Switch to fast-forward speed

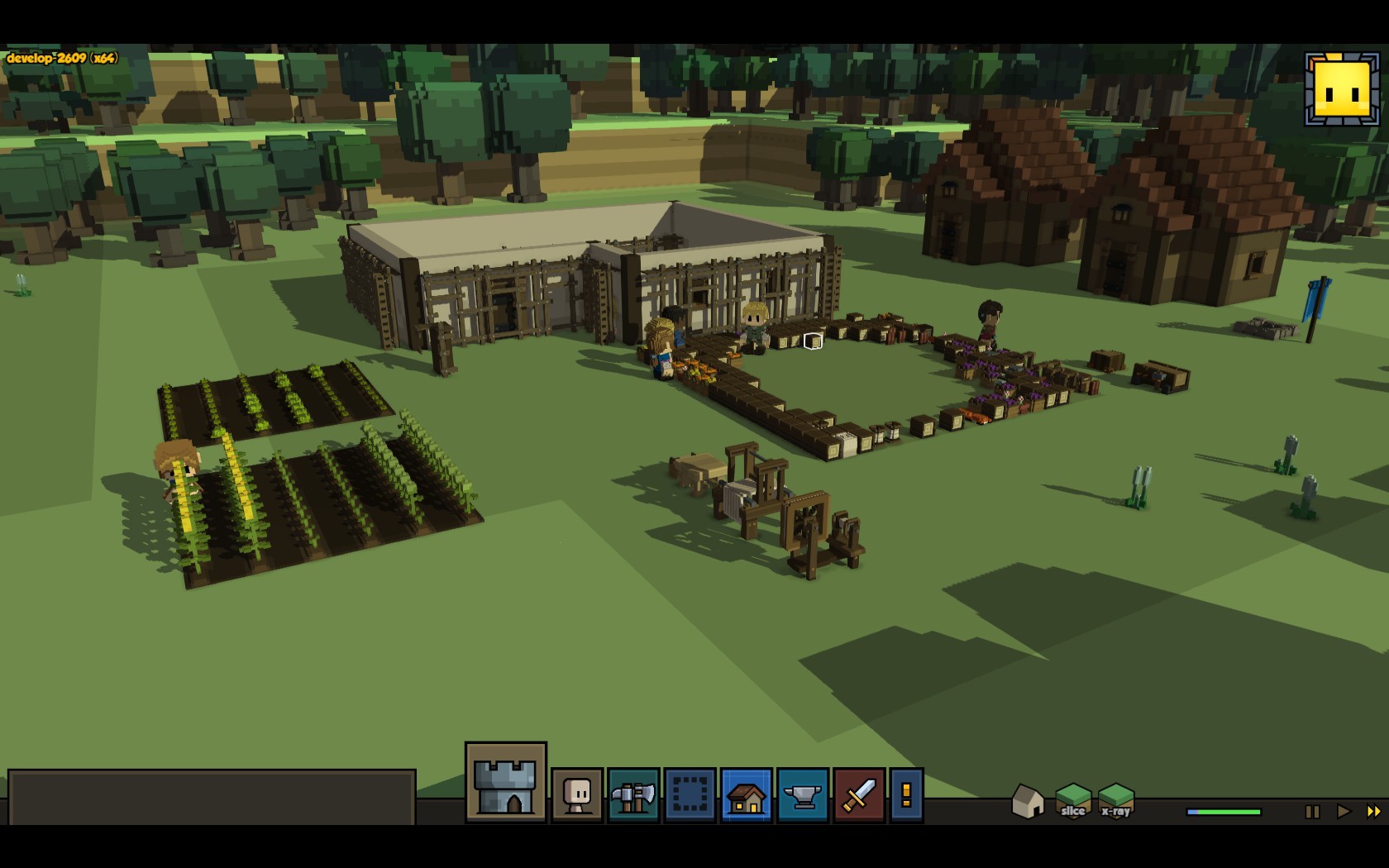1373,812
